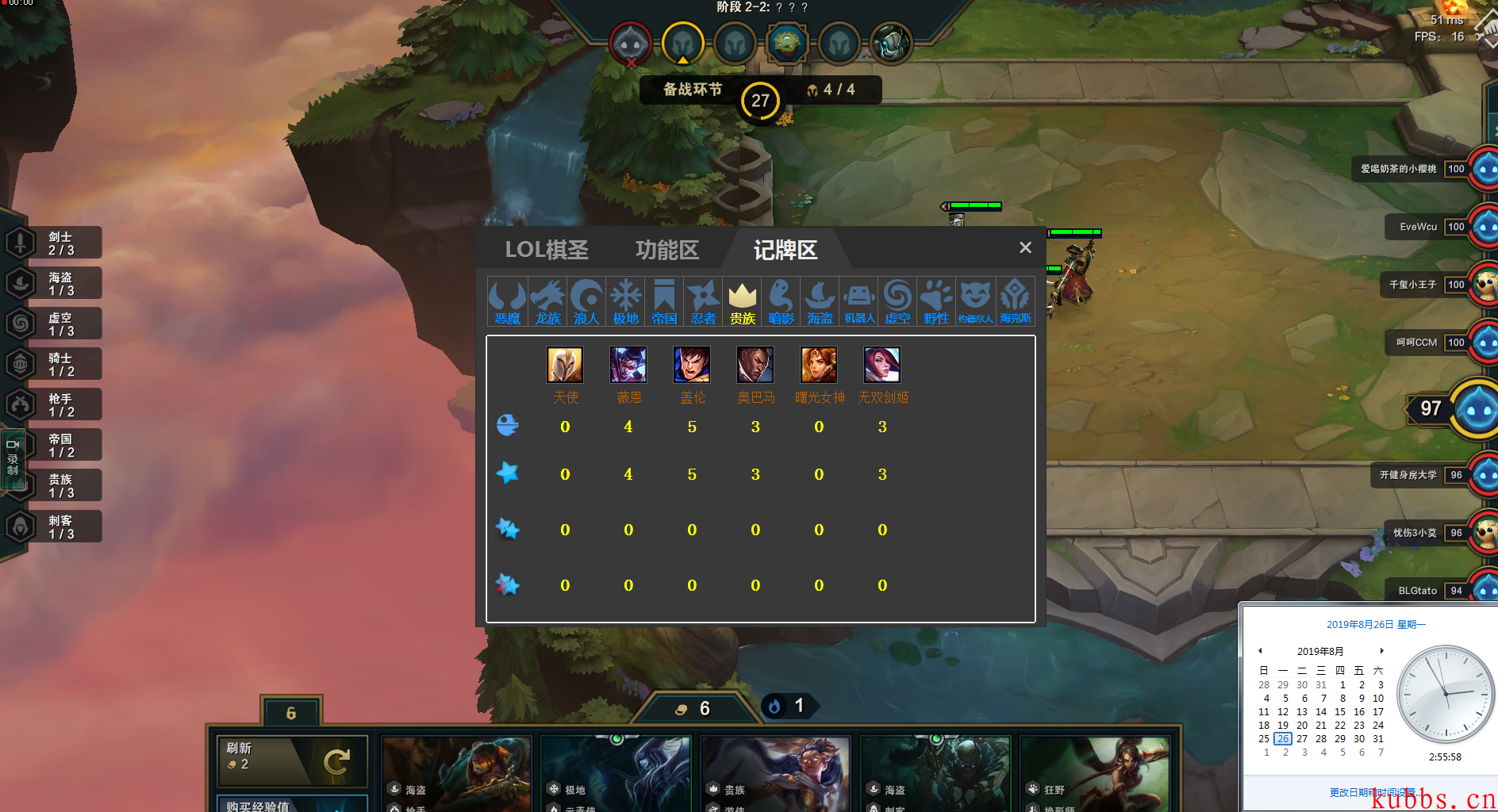Viewport: 1498px width, 812px height.
Task: Close the card tracker overlay window
Action: (x=1025, y=248)
